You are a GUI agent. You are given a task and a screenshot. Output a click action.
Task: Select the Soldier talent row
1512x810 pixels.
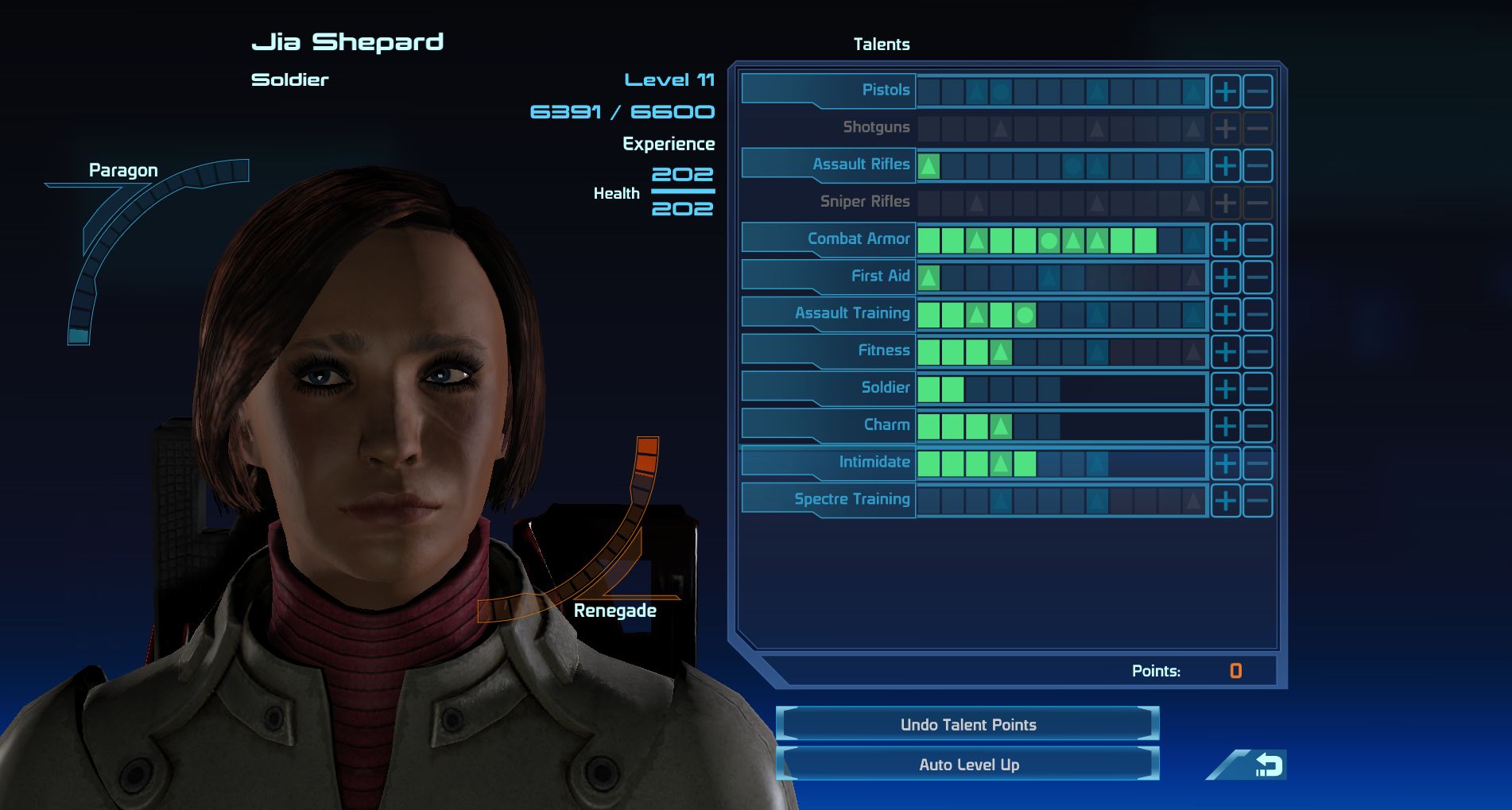(x=885, y=387)
